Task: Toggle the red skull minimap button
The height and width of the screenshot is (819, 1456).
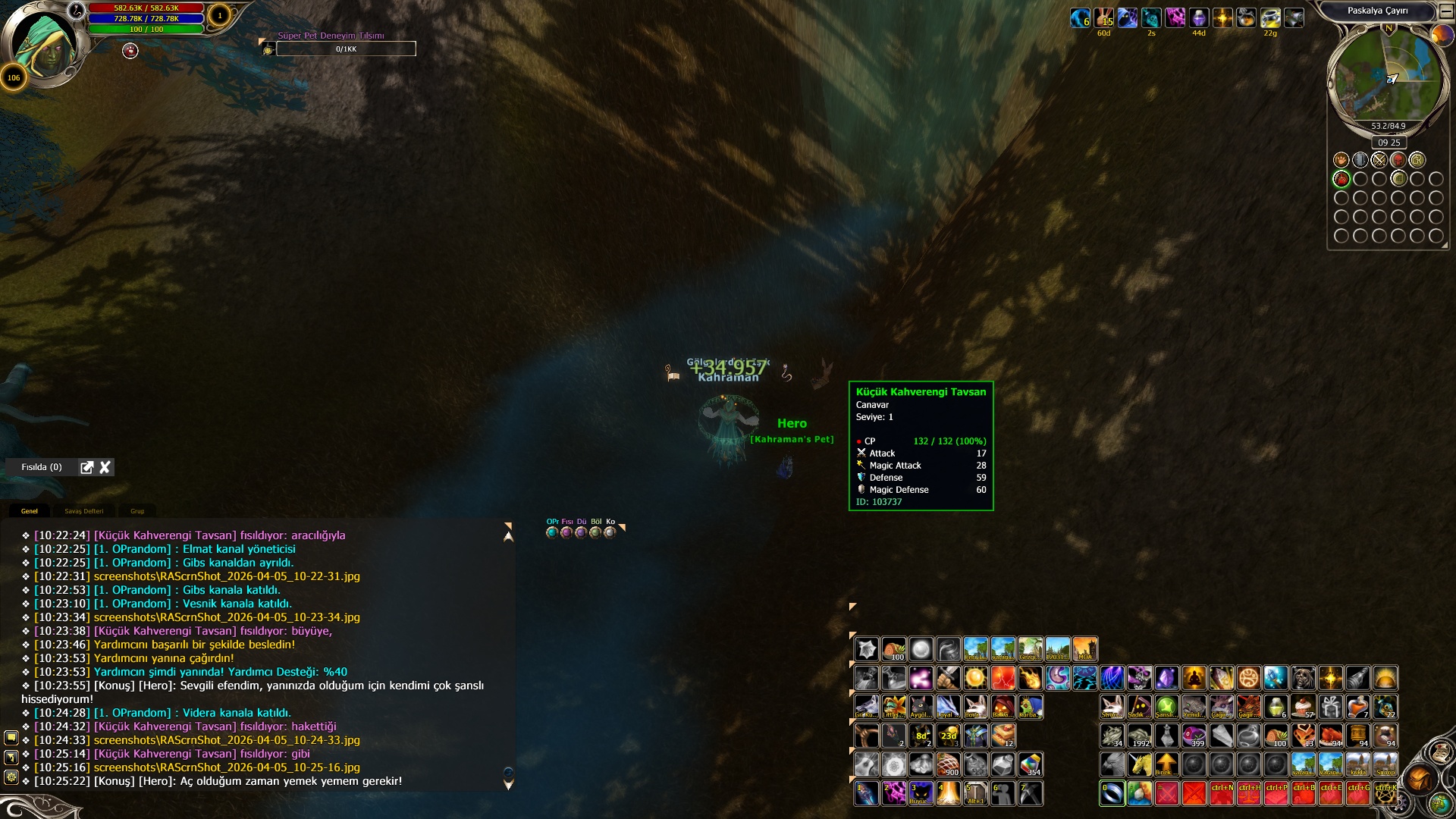Action: (x=1398, y=160)
